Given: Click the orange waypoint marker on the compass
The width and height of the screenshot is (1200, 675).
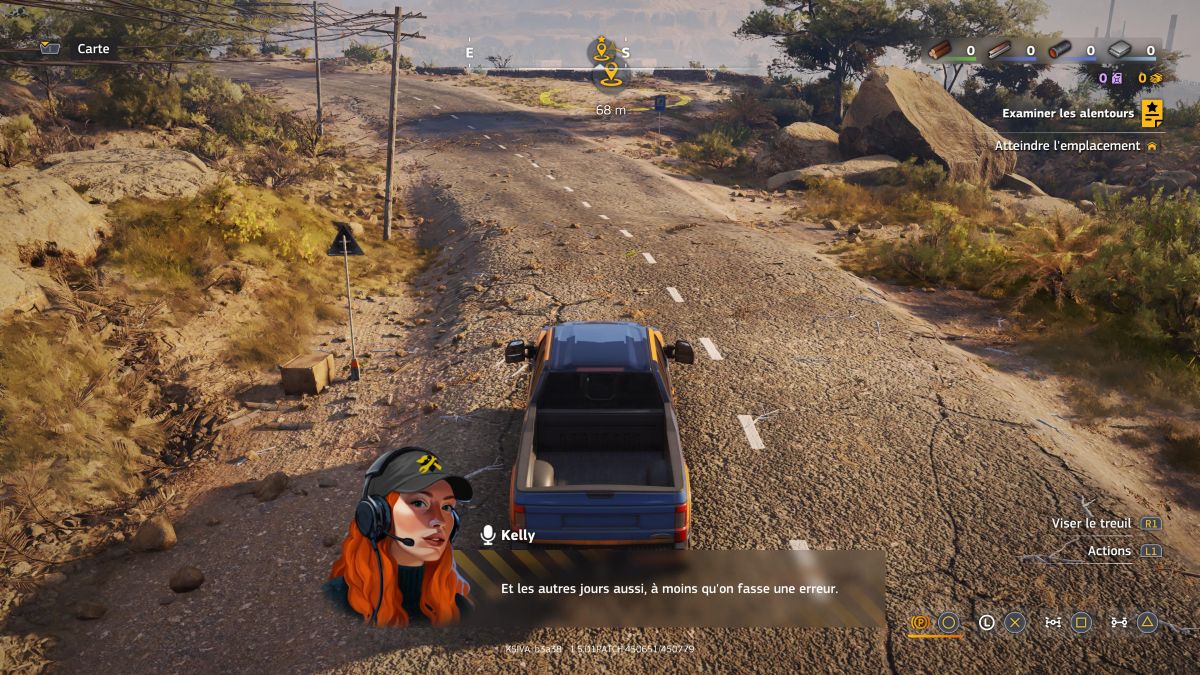Looking at the screenshot, I should [609, 74].
